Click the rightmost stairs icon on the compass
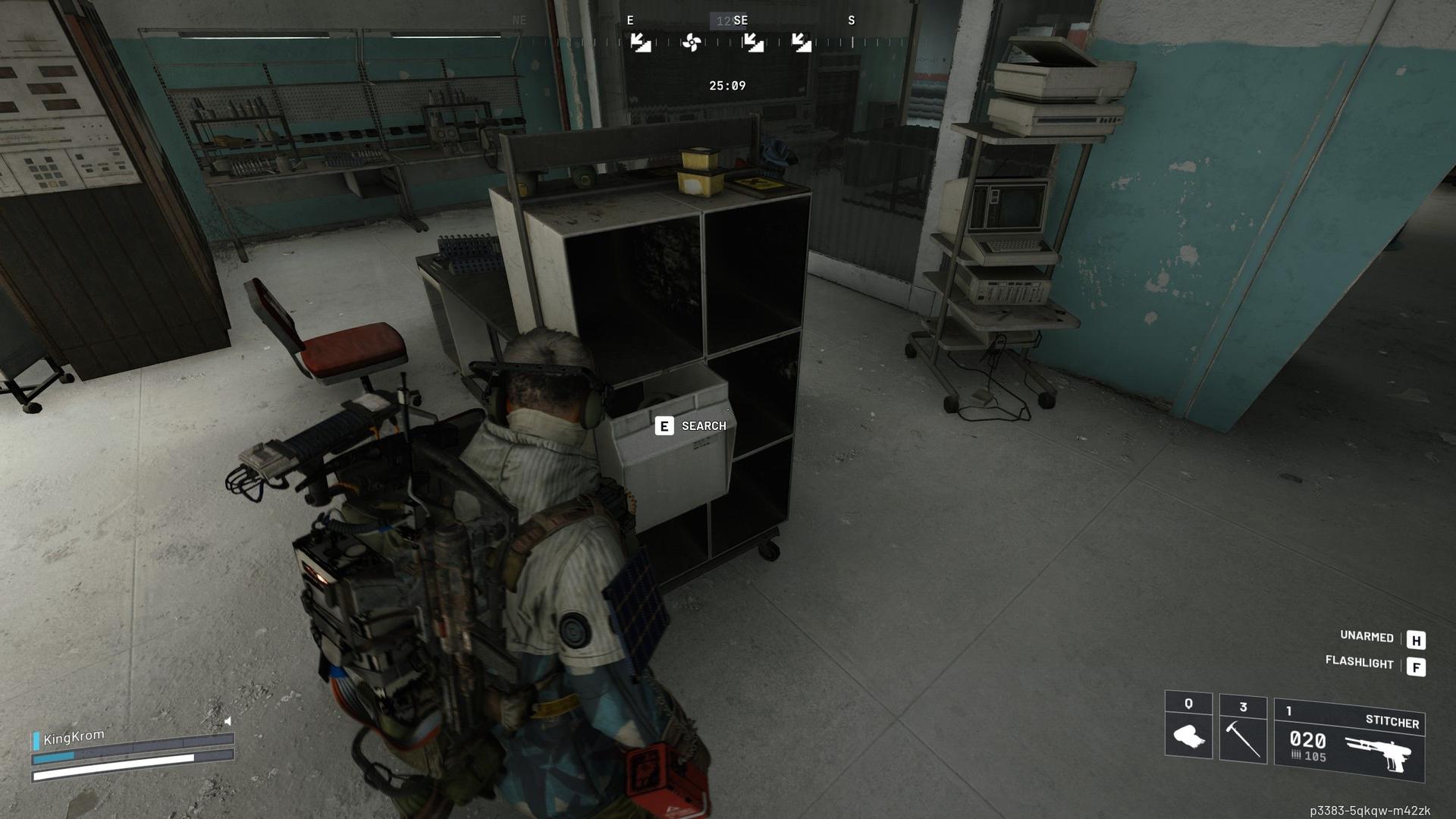The height and width of the screenshot is (819, 1456). (802, 42)
